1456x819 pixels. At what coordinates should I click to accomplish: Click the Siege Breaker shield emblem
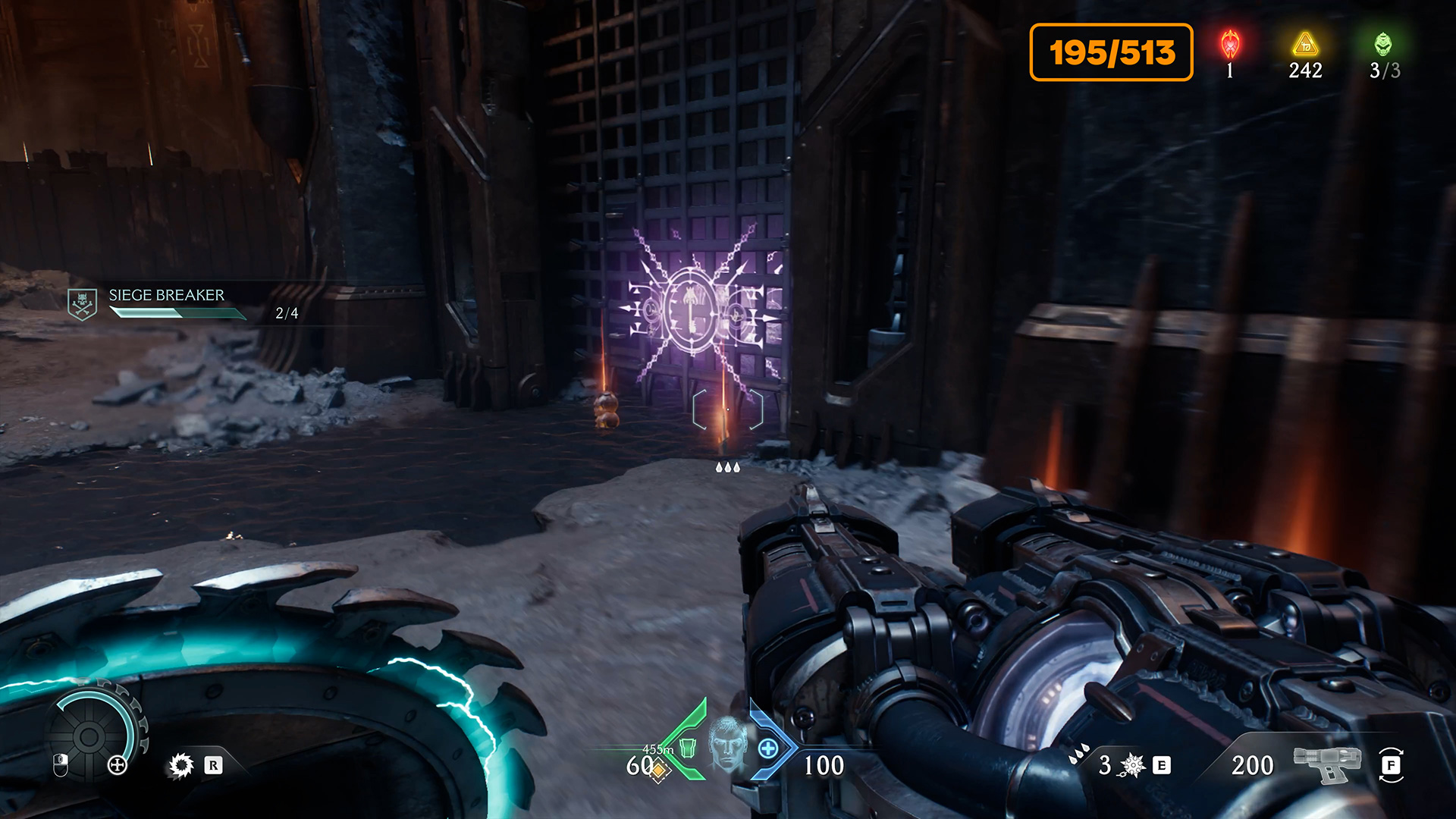pos(82,304)
